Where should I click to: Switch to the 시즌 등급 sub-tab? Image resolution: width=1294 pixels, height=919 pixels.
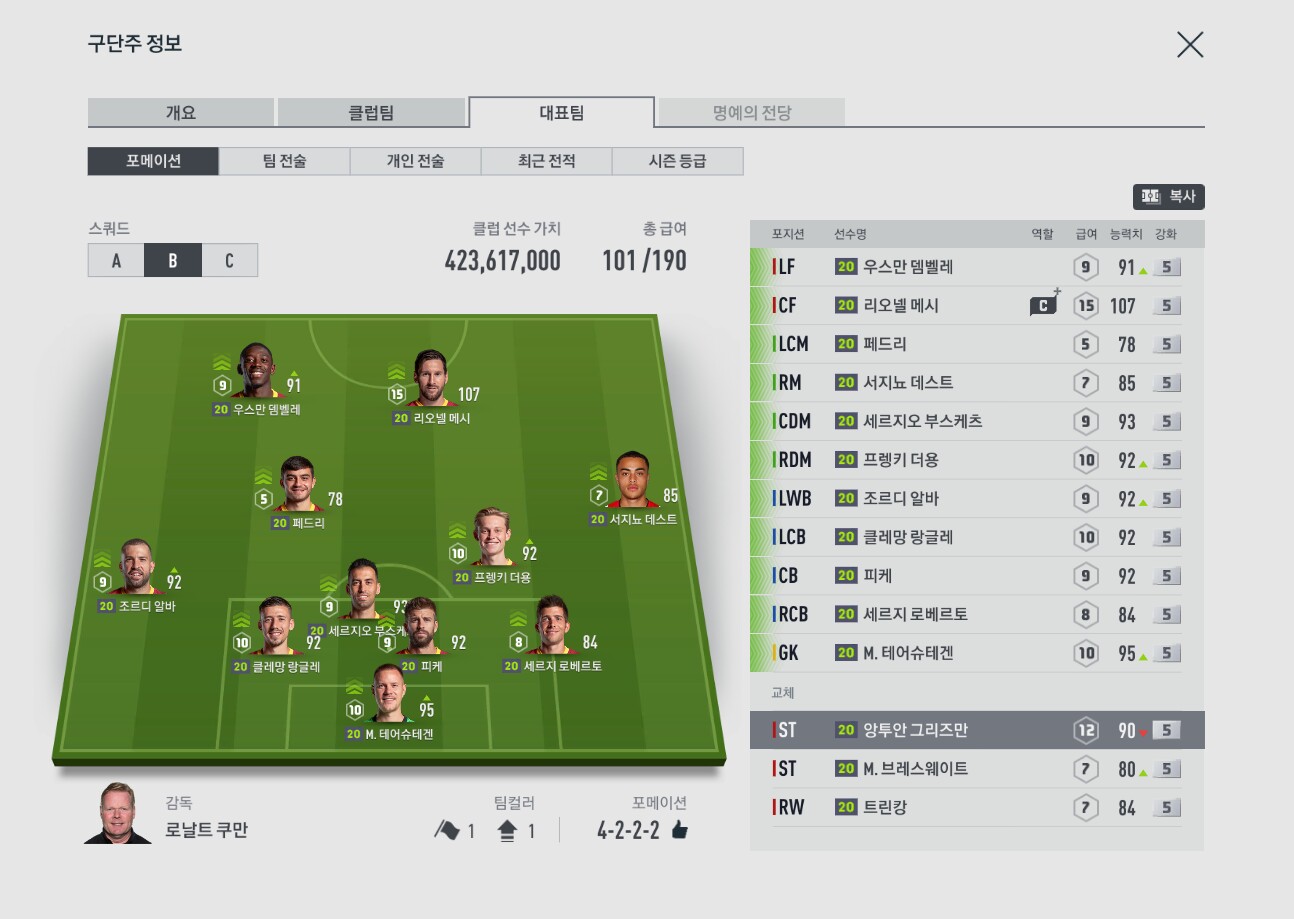click(677, 161)
